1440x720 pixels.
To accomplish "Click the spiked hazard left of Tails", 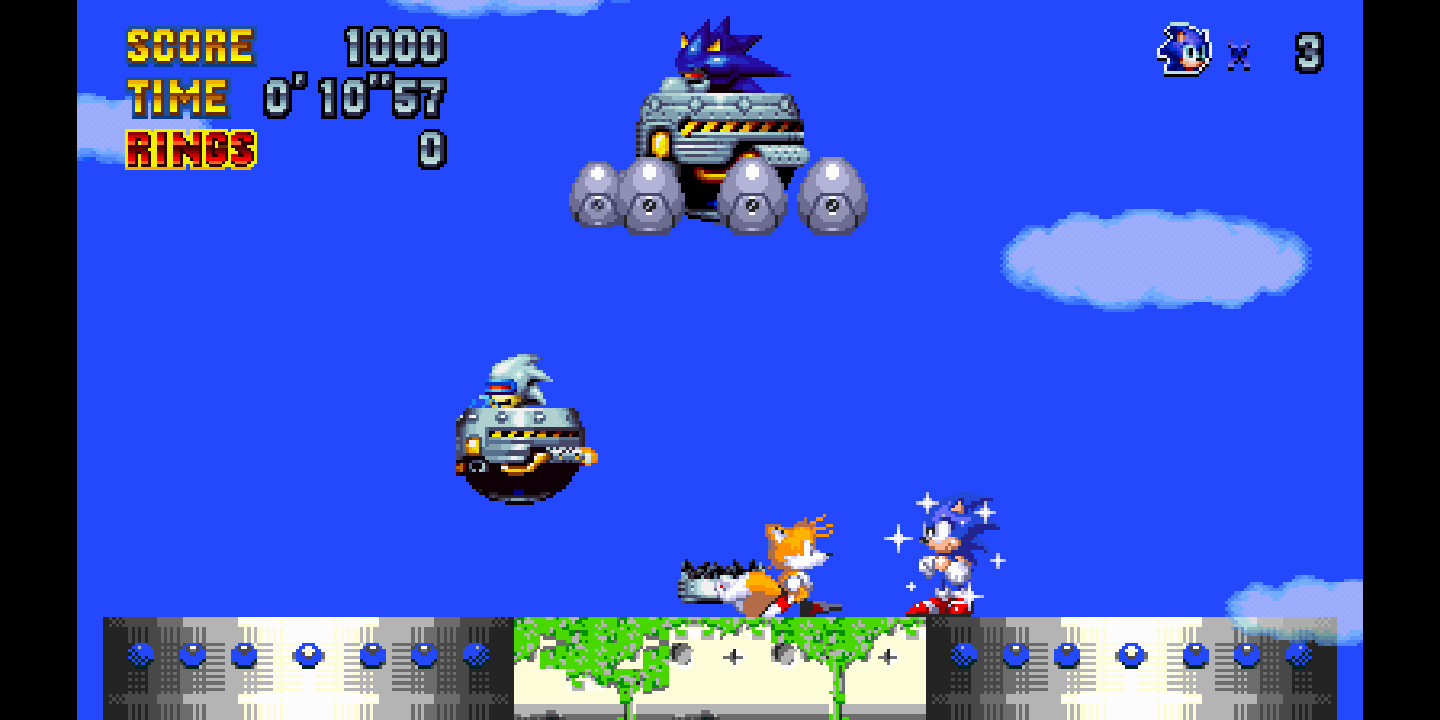I will pos(710,580).
